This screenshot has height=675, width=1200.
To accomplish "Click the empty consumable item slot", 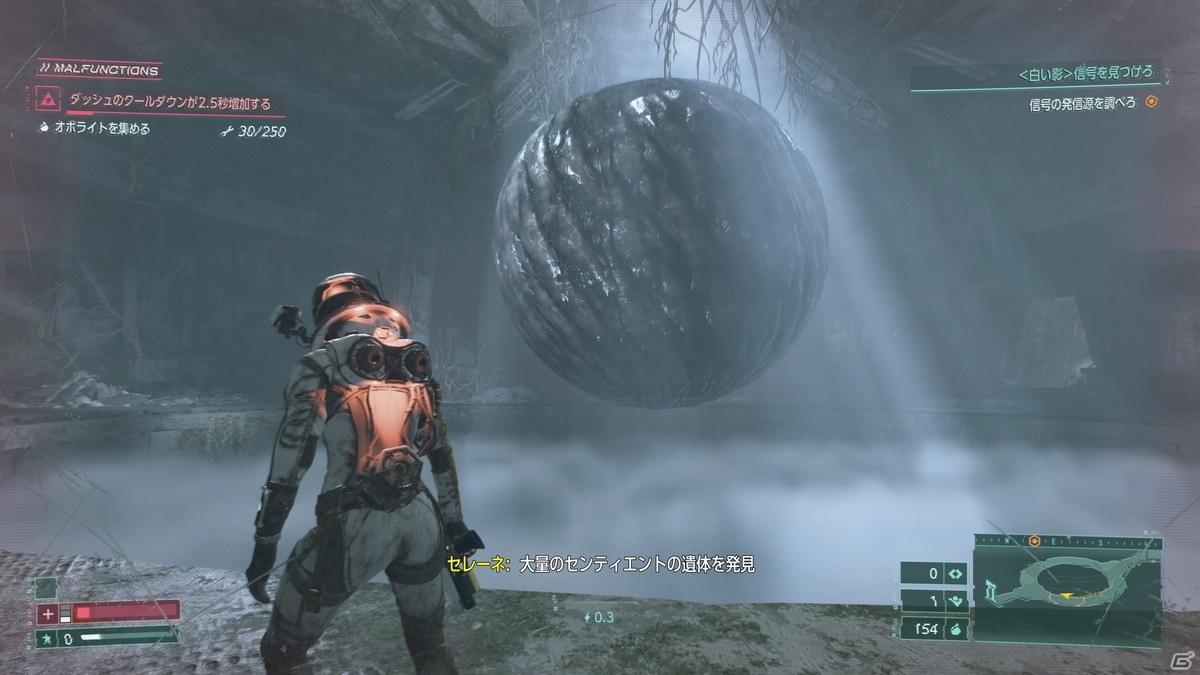I will click(46, 588).
